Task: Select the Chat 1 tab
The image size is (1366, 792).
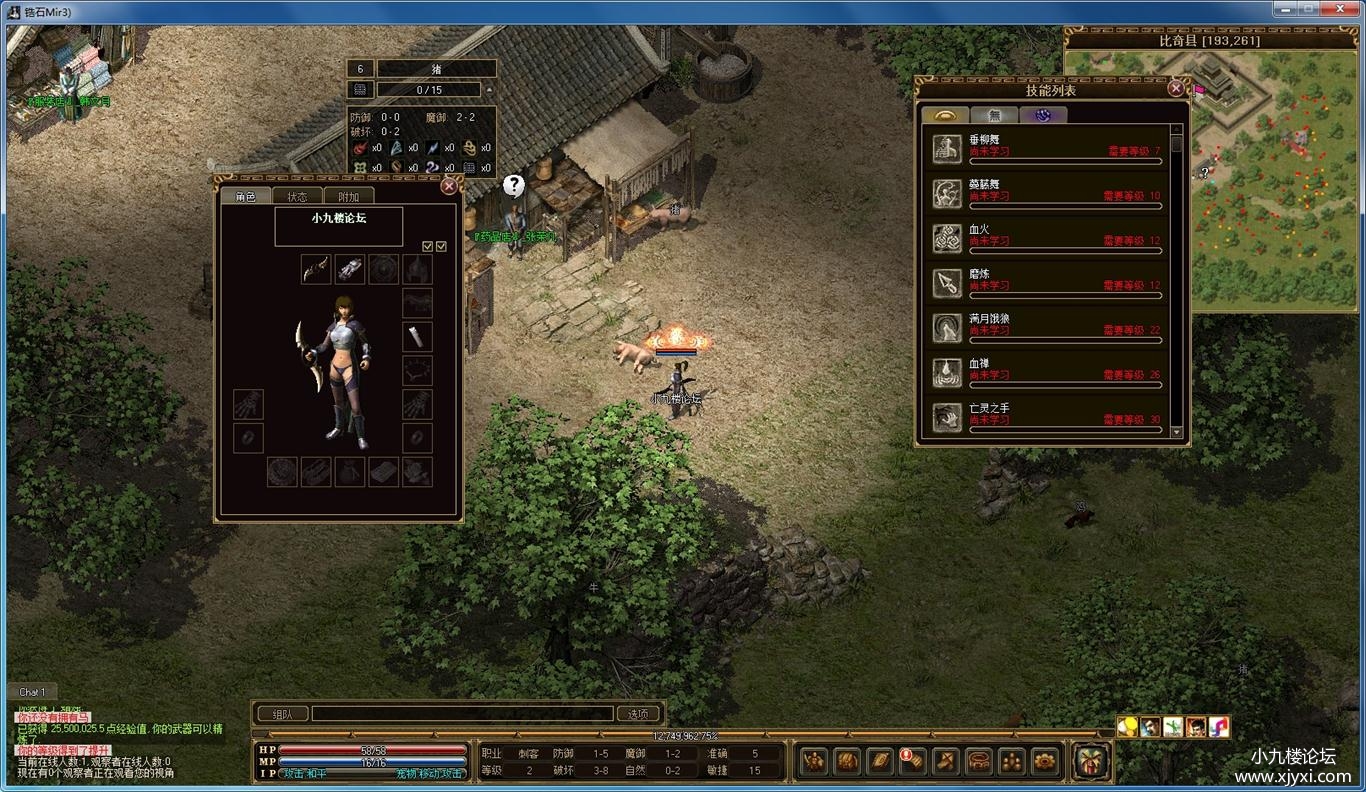Action: [x=32, y=692]
